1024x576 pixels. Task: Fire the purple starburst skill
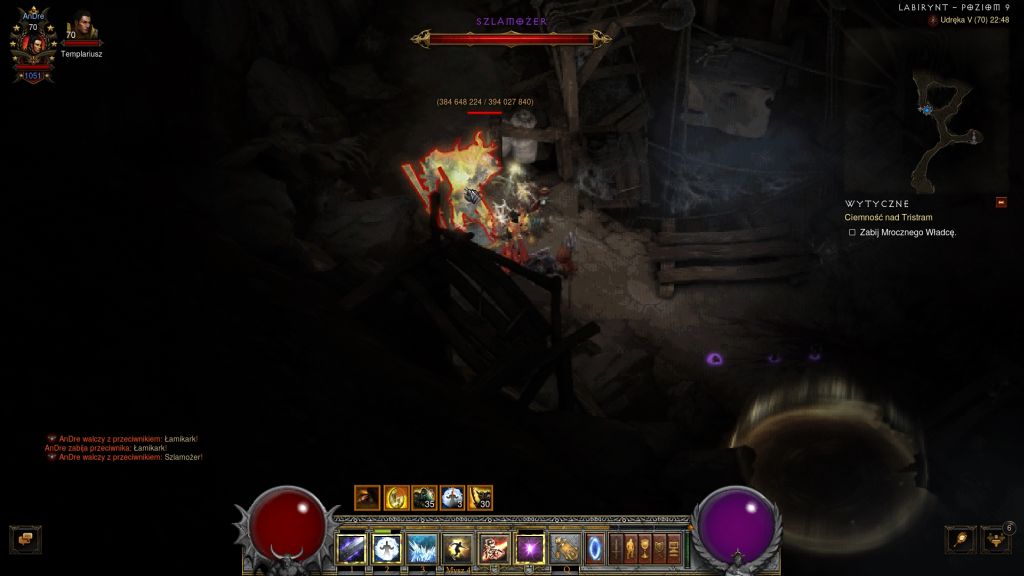[x=529, y=548]
